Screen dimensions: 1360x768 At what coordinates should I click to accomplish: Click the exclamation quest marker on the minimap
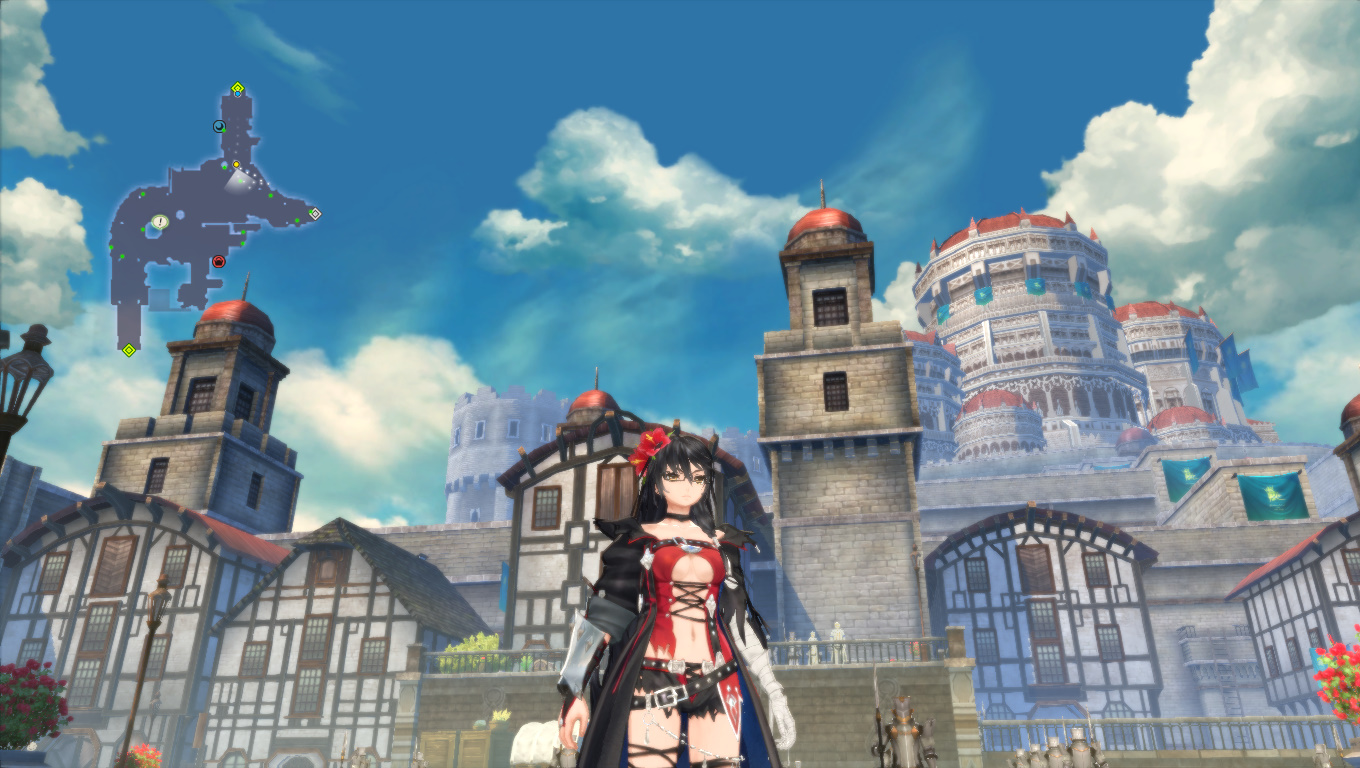pyautogui.click(x=159, y=223)
